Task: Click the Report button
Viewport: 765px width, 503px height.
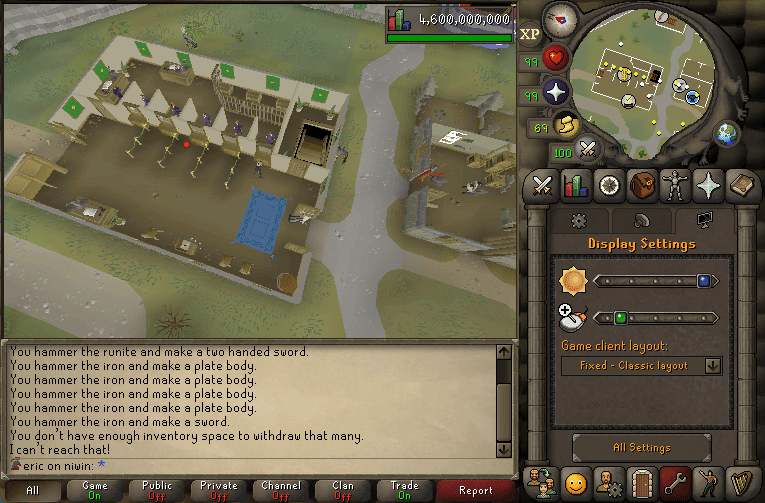Action: pos(475,490)
